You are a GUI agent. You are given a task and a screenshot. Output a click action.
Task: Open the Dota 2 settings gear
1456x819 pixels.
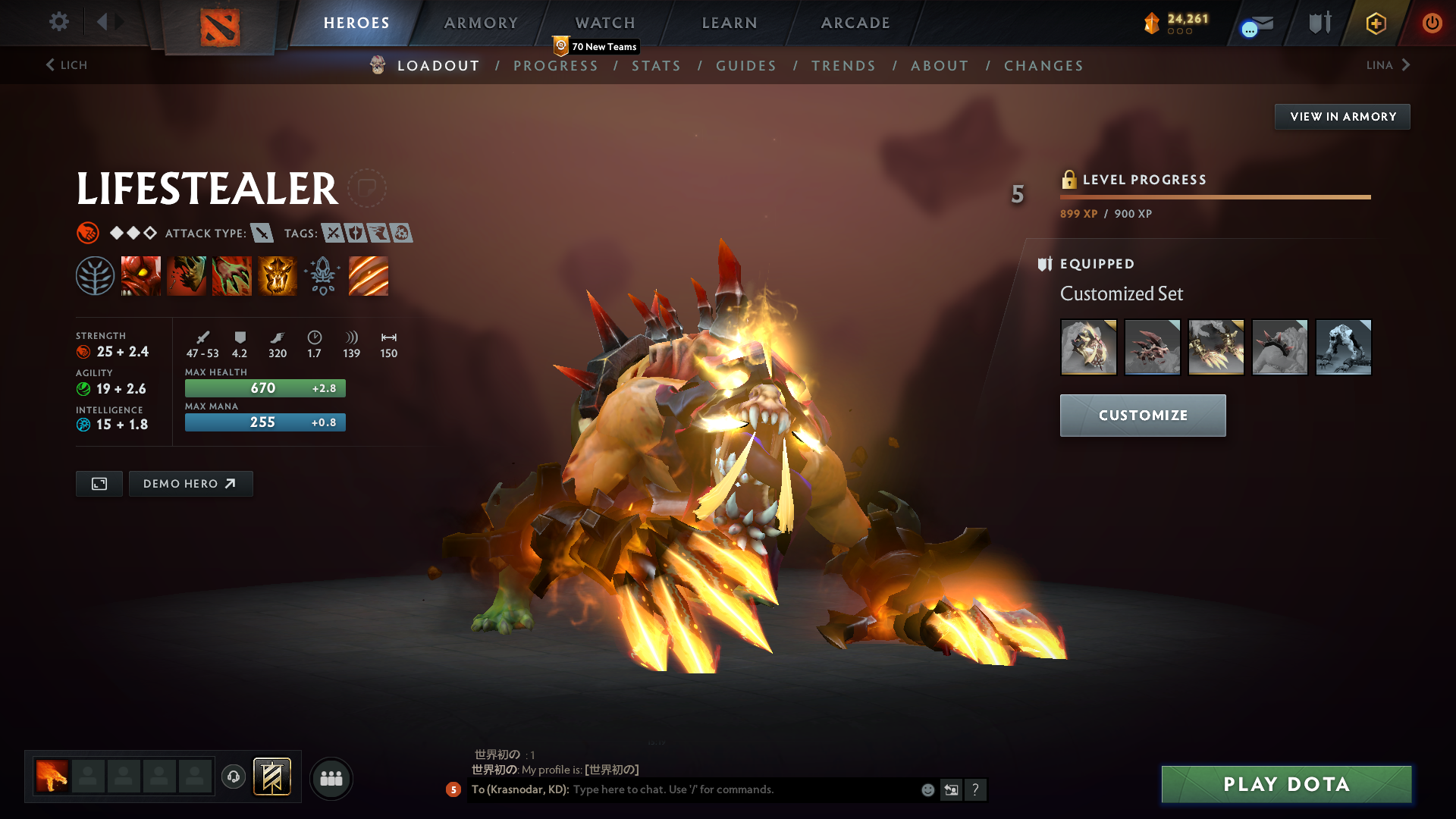click(59, 22)
